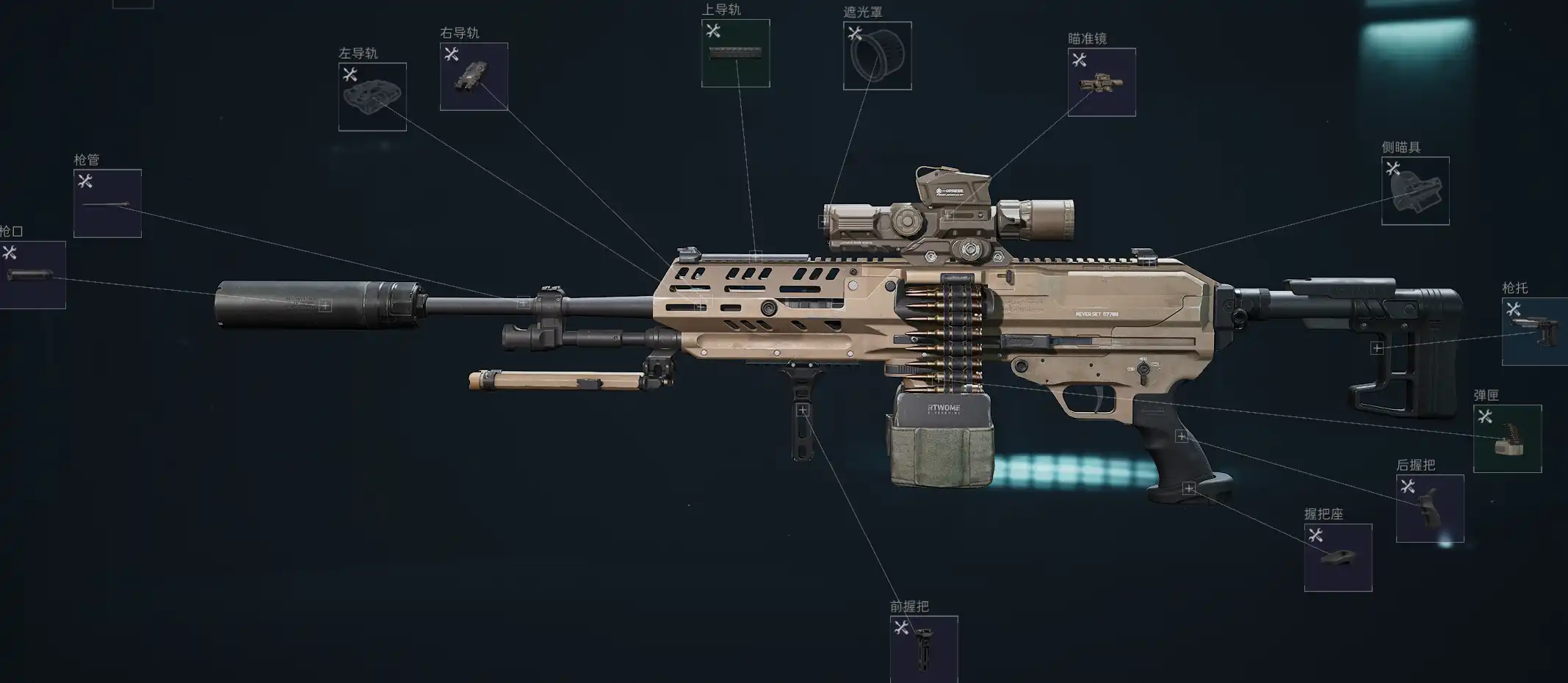Open the 枪管 barrel attachment slot
The width and height of the screenshot is (1568, 683).
107,203
